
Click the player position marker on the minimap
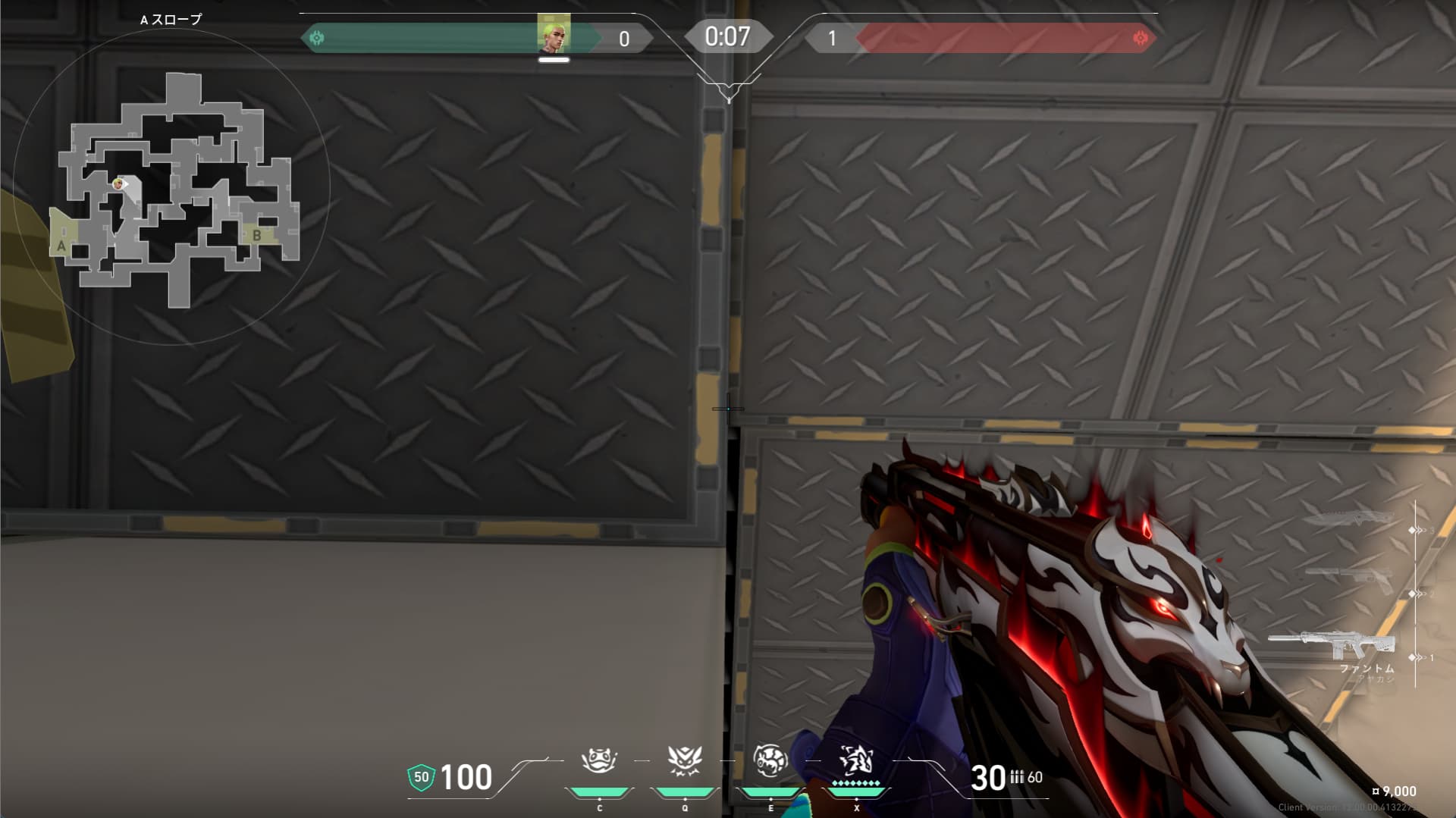[118, 183]
